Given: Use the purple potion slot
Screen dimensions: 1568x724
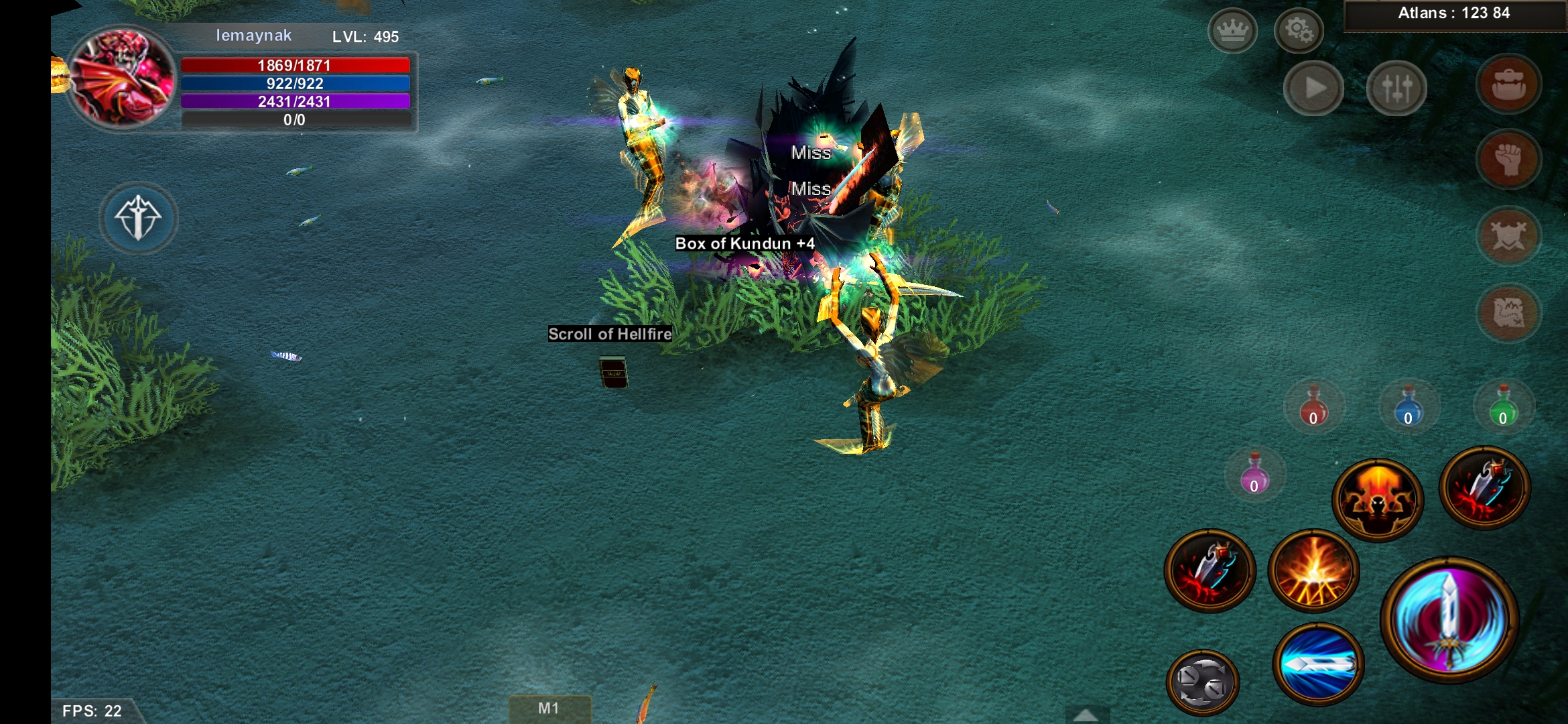Looking at the screenshot, I should (x=1254, y=475).
